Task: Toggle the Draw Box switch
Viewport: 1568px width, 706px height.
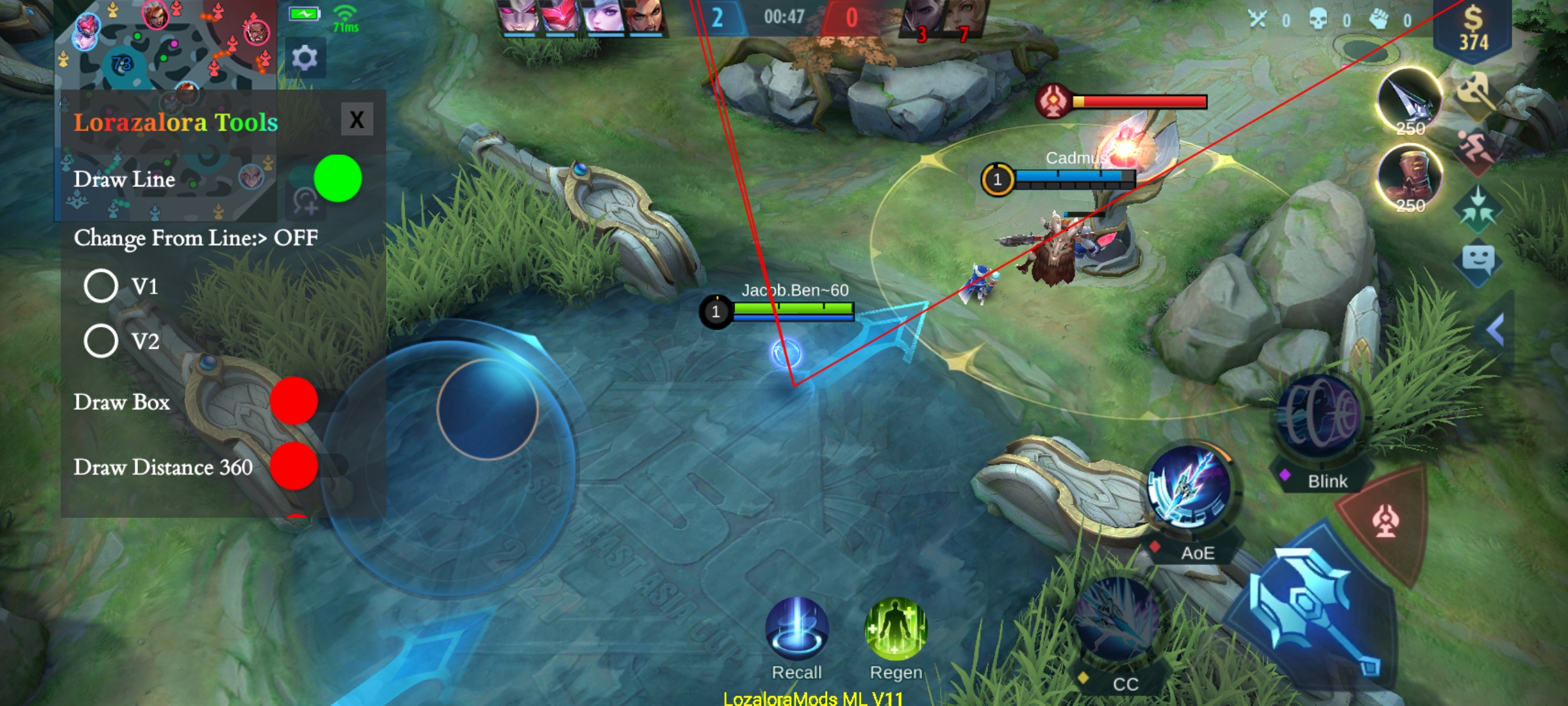Action: coord(294,401)
